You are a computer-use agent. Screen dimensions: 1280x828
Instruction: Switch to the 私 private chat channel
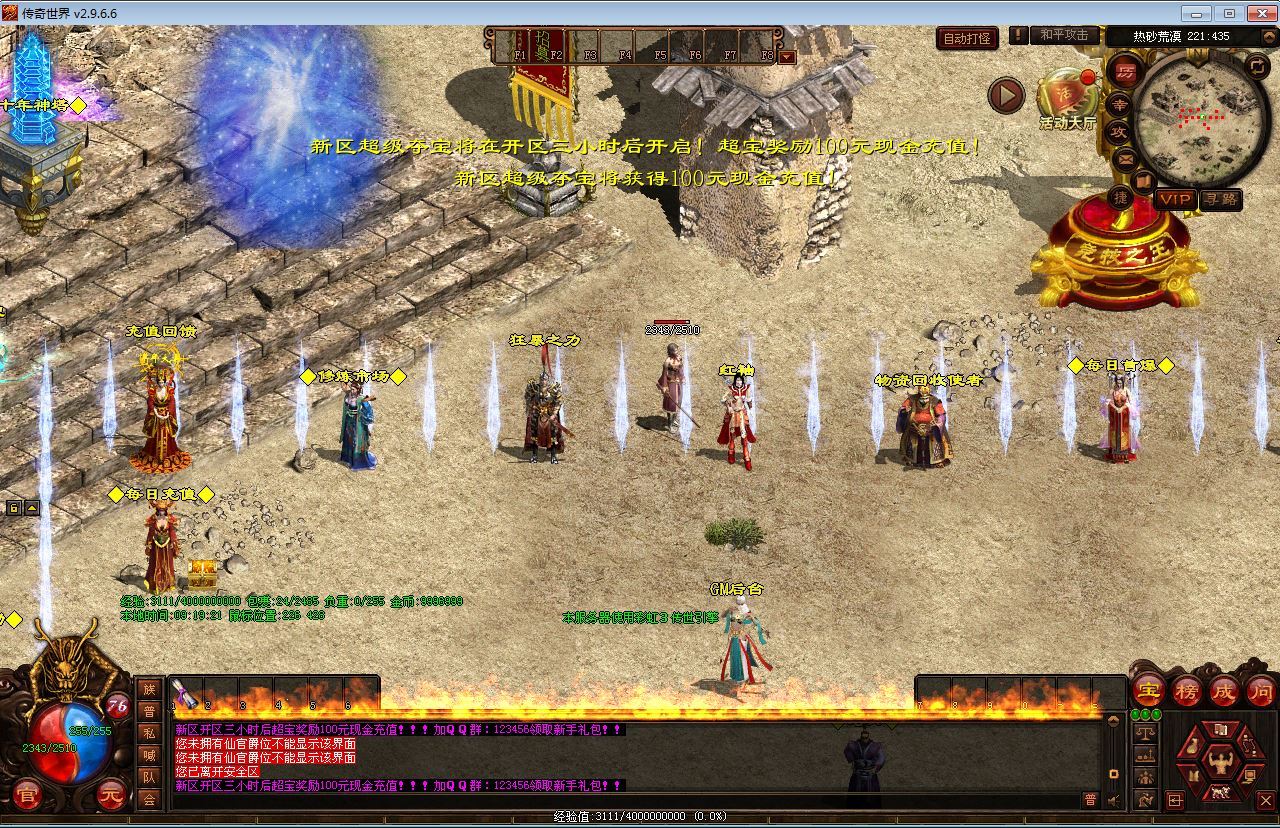[x=149, y=733]
